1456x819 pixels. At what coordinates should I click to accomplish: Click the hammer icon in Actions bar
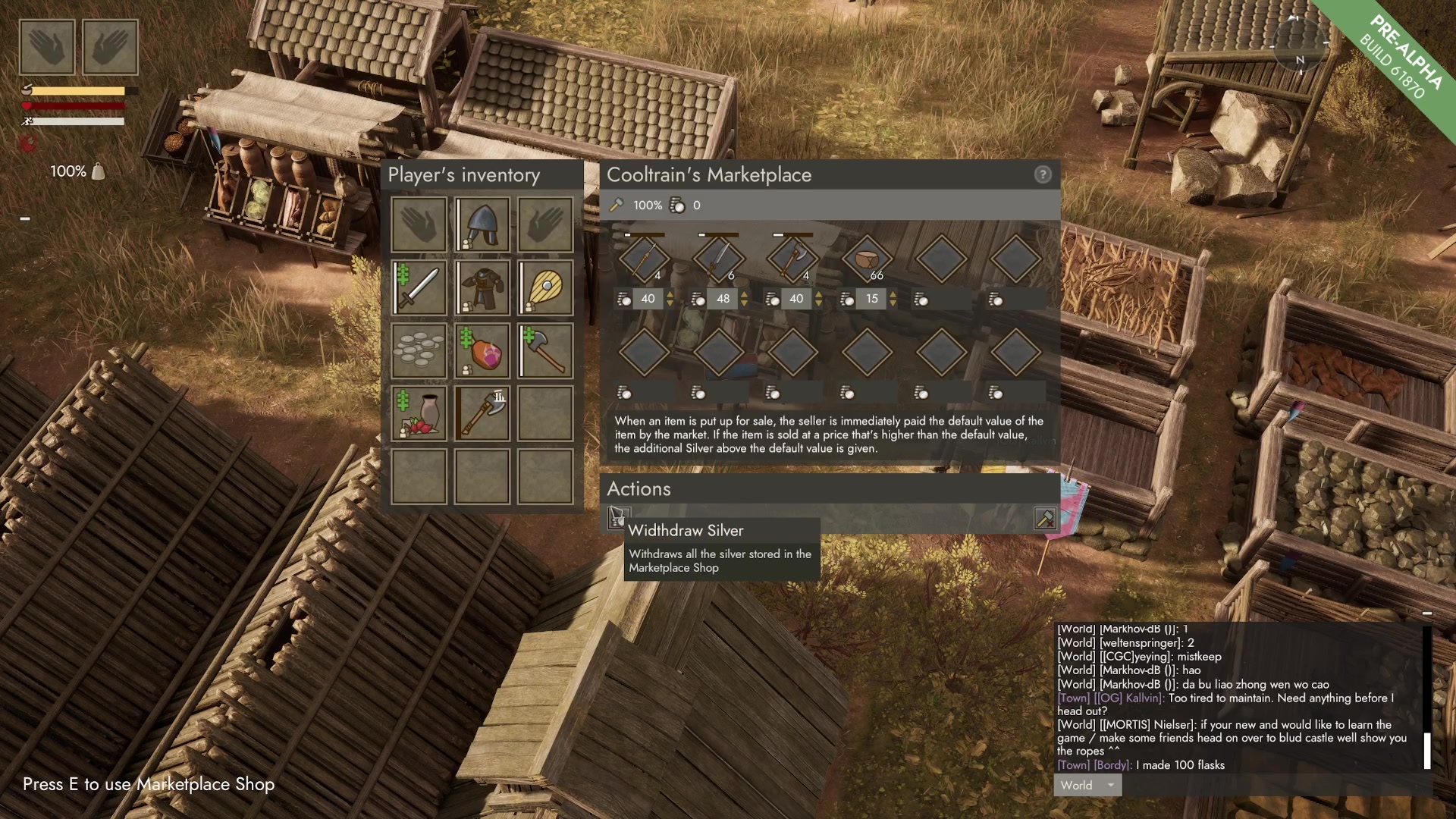tap(1045, 519)
